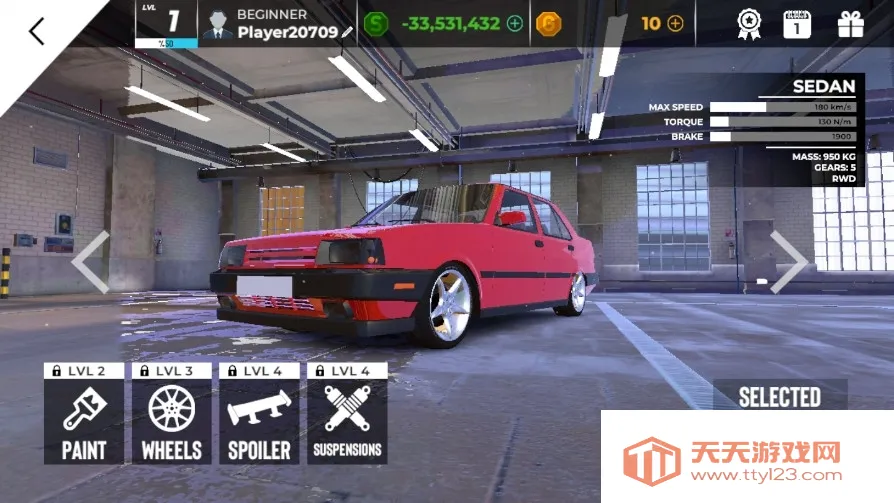Screen dimensions: 894x503
Task: Open the Suspensions customization option
Action: click(347, 421)
